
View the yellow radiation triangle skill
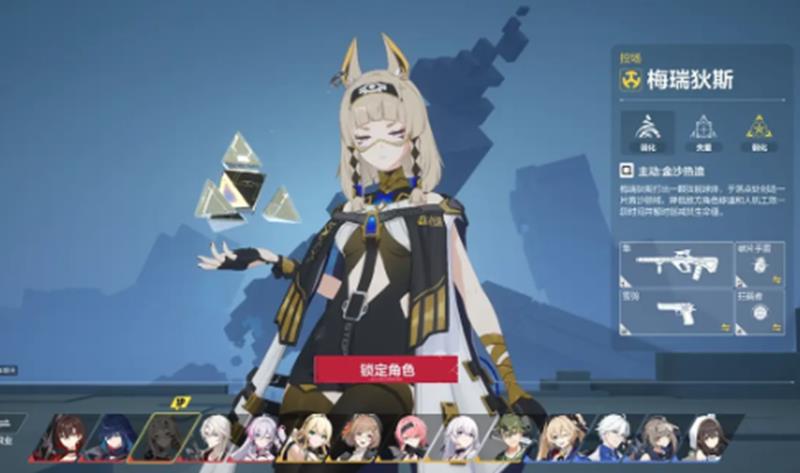pyautogui.click(x=759, y=130)
